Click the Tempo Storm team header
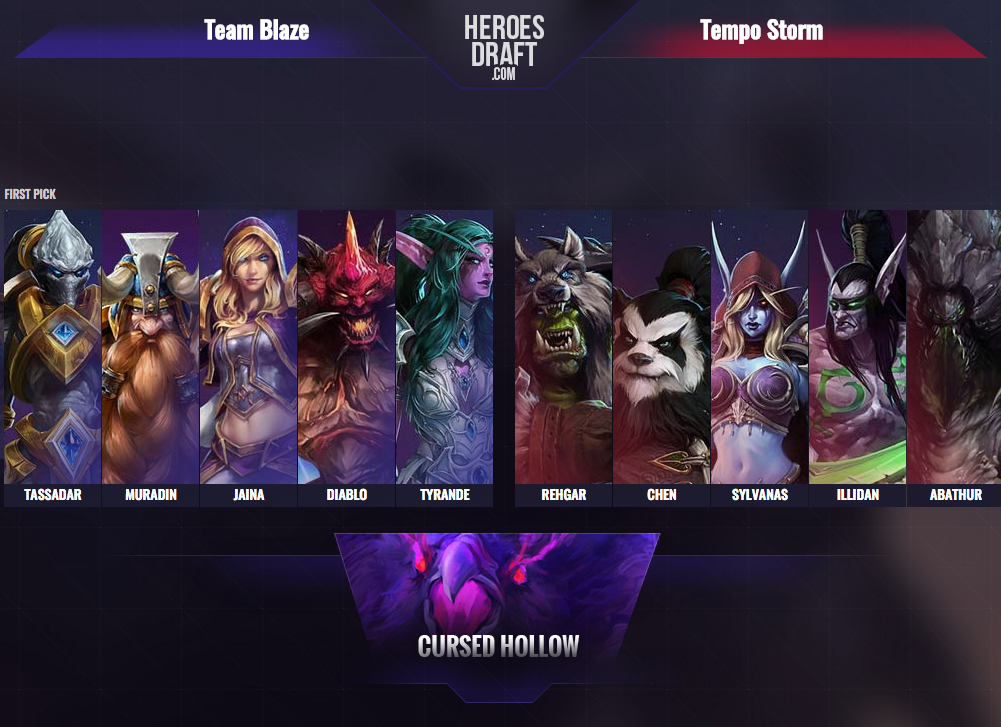Image resolution: width=1001 pixels, height=727 pixels. [761, 30]
